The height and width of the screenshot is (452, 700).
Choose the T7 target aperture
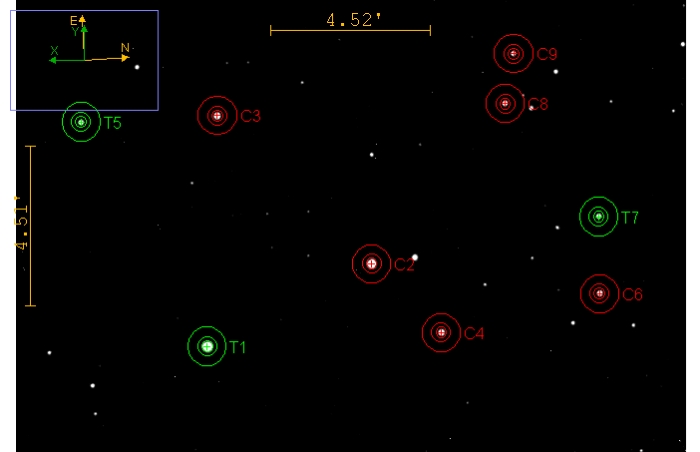[598, 216]
